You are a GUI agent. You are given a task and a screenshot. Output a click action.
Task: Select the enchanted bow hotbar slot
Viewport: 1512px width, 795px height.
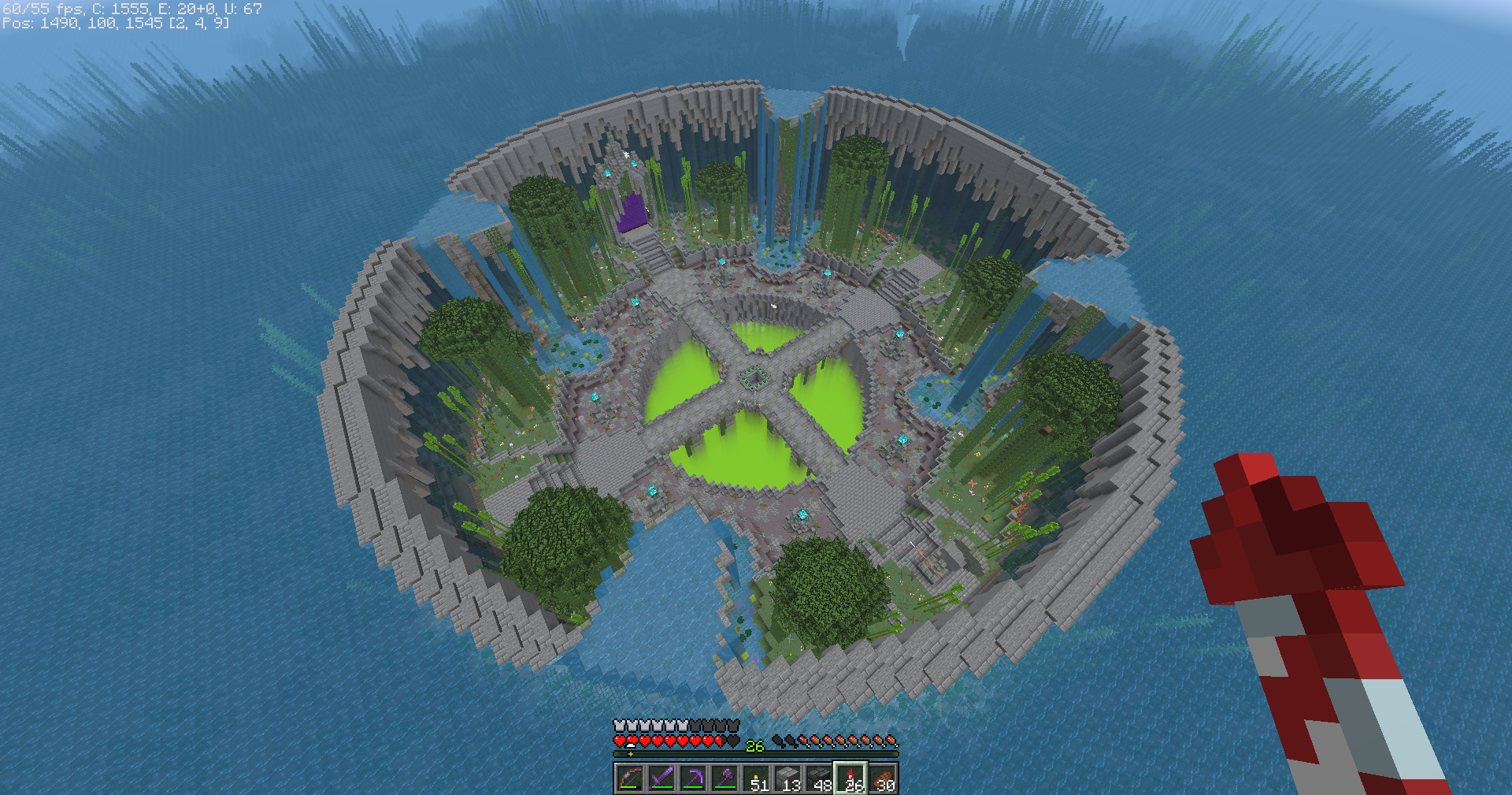[630, 778]
